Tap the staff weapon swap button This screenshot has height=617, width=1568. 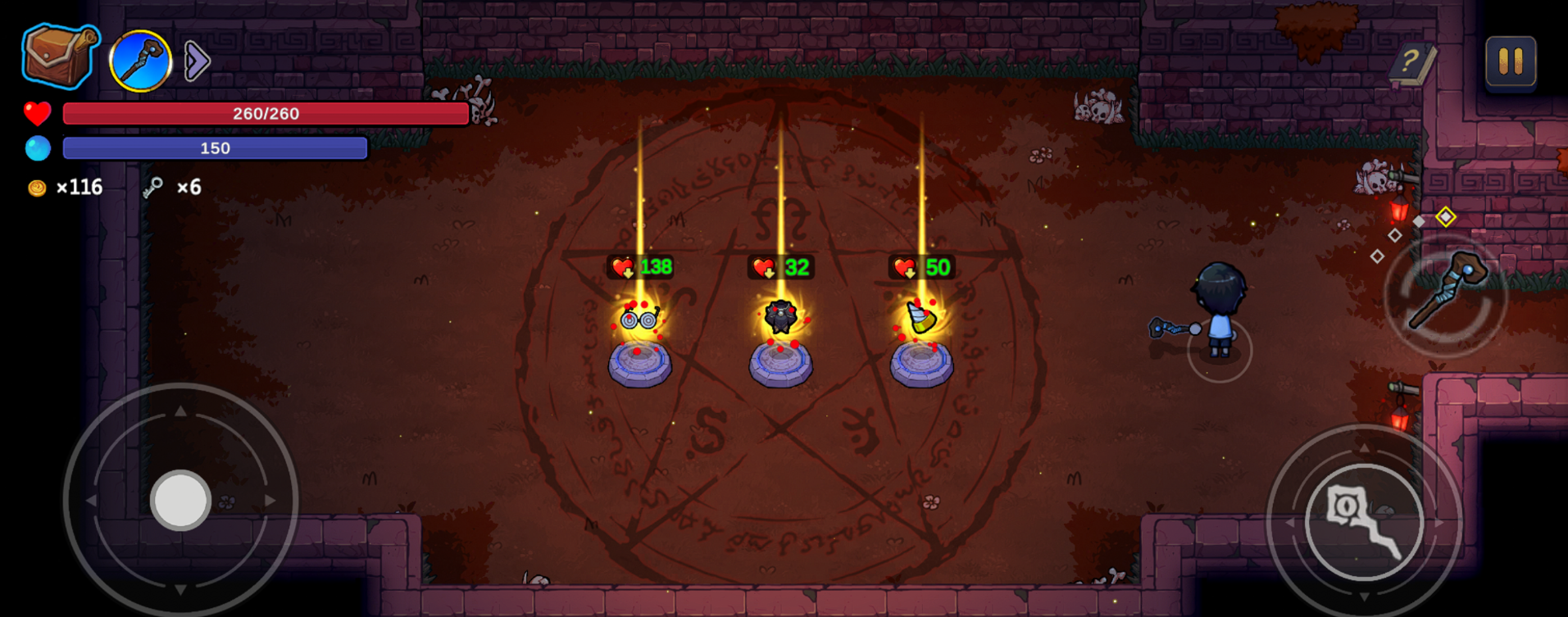tap(1446, 293)
